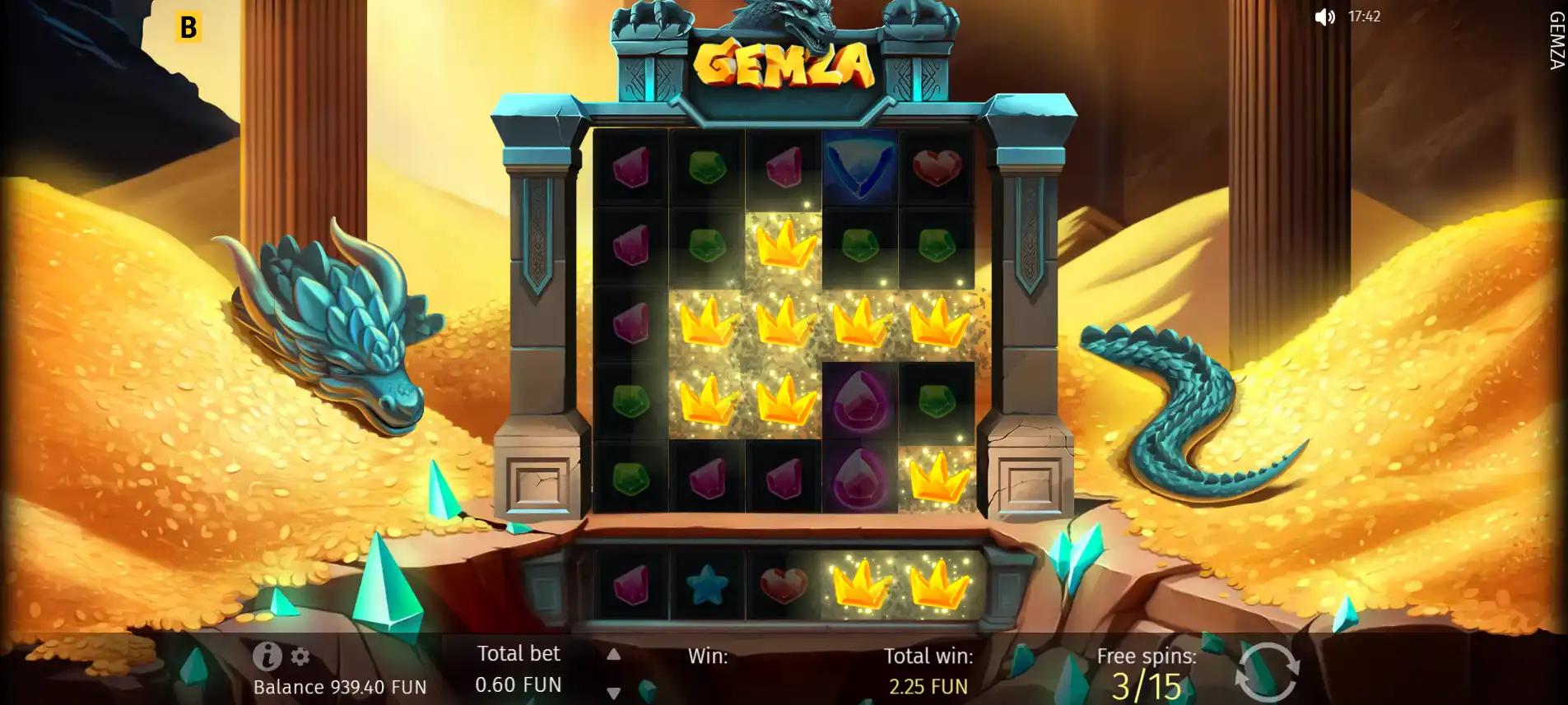
Task: Click the blue diamond wild in top row
Action: [861, 166]
